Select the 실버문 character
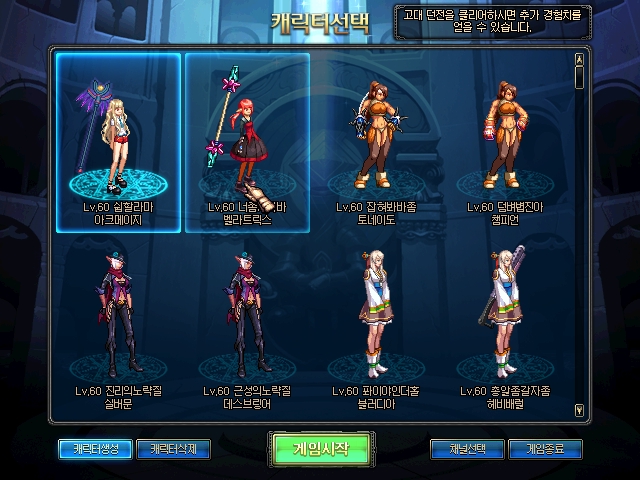640x480 pixels. 119,325
